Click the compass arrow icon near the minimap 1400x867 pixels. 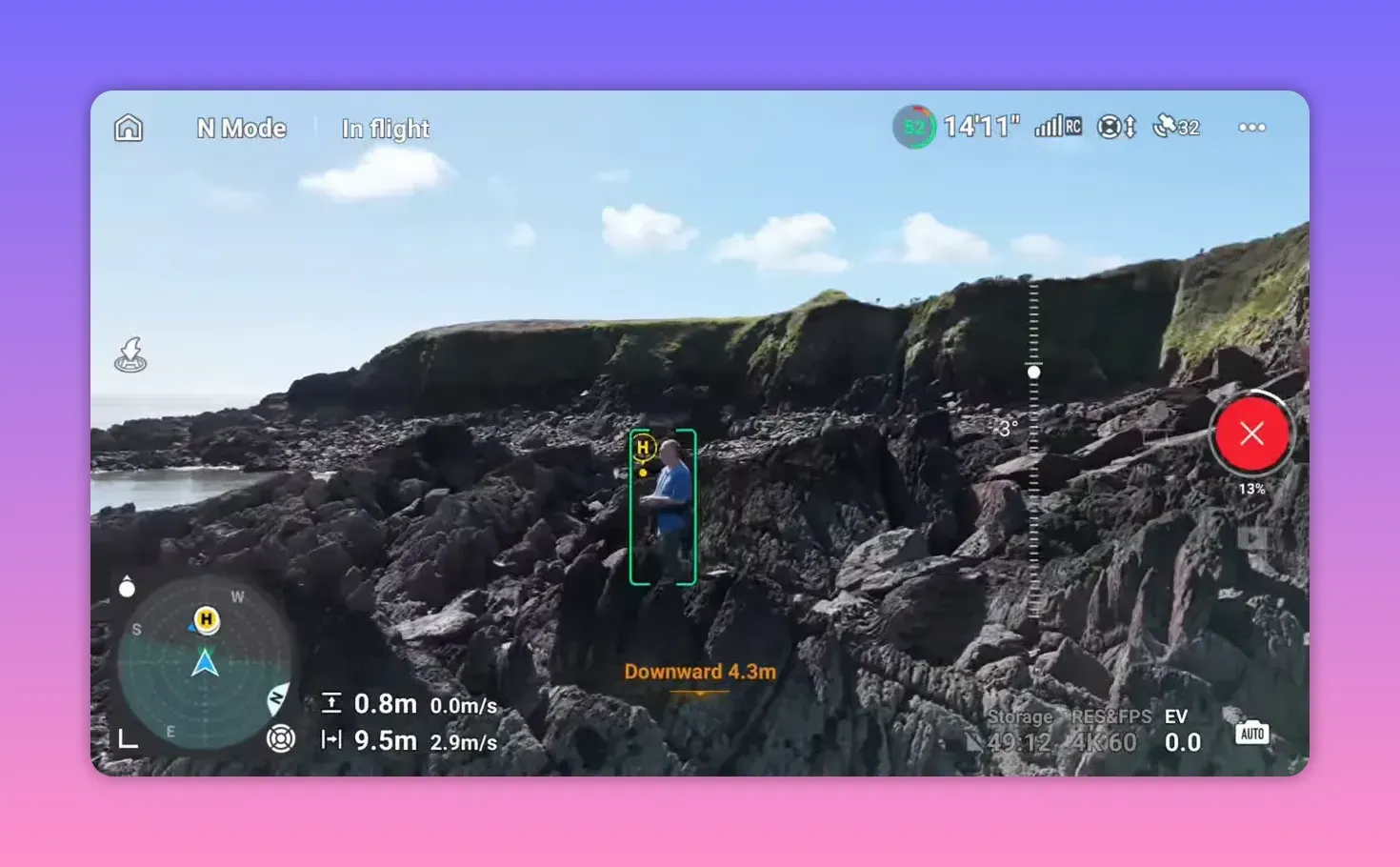(x=278, y=698)
